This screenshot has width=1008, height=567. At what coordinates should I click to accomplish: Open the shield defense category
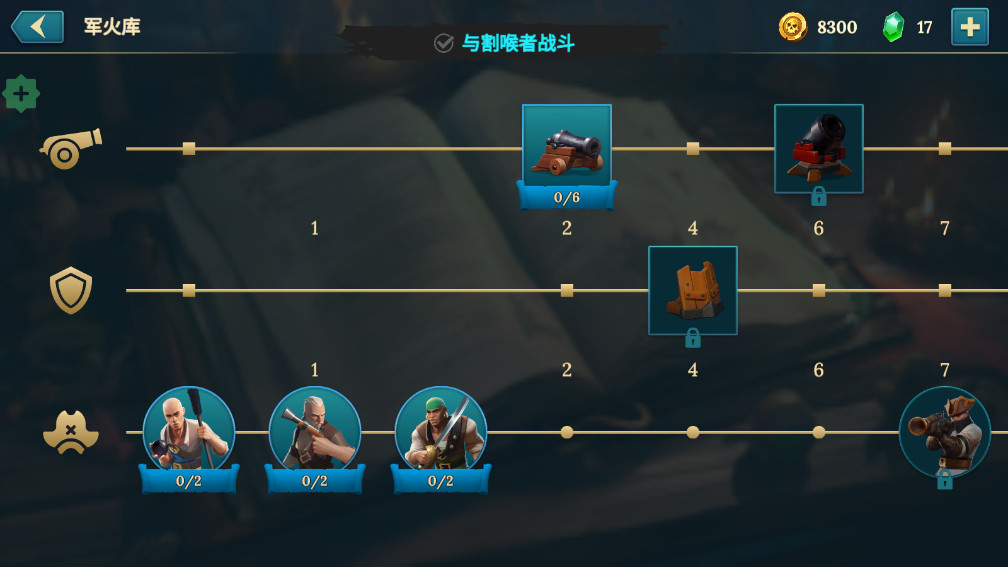[70, 290]
